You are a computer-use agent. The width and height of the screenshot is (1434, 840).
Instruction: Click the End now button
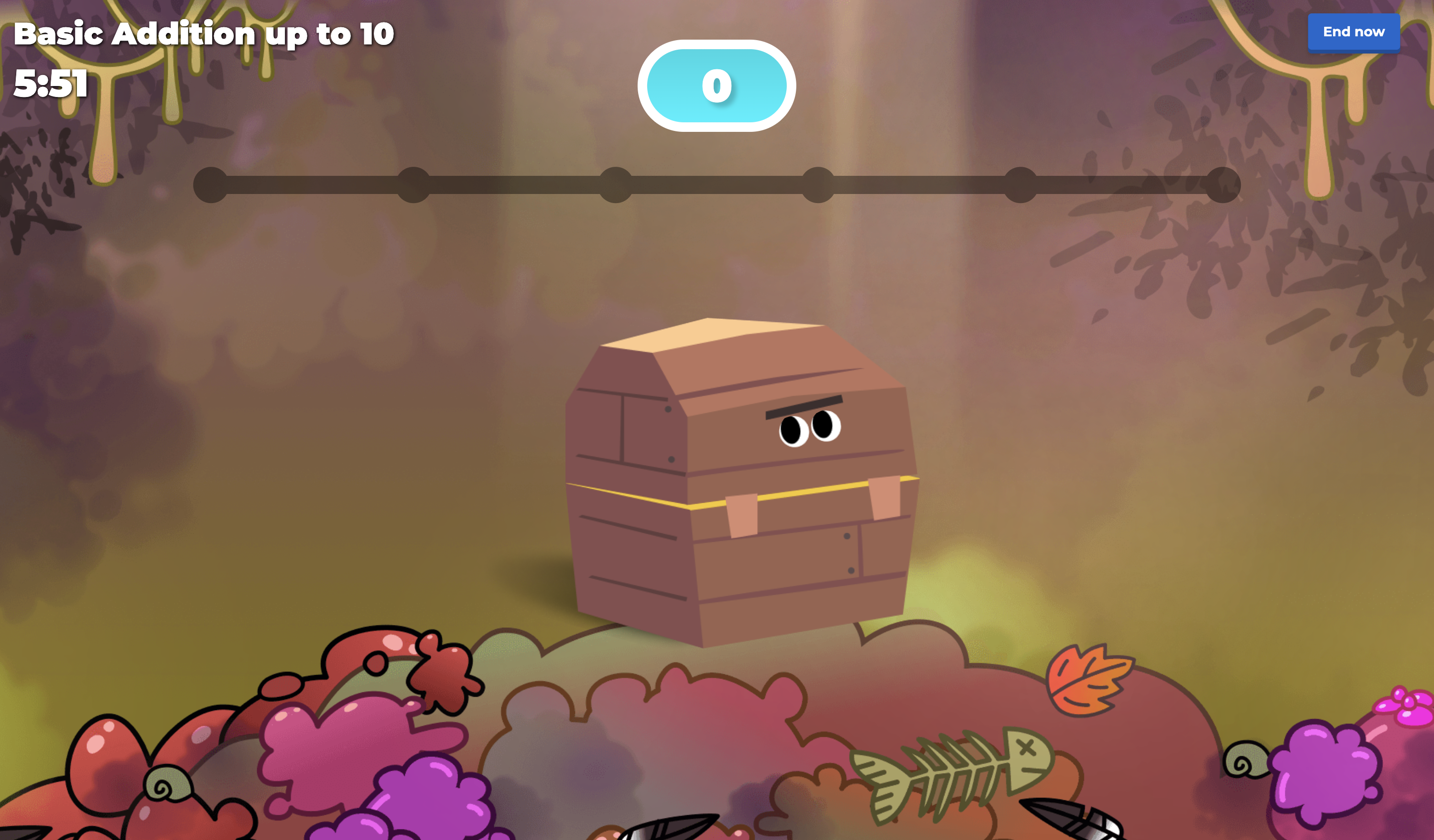(x=1353, y=32)
